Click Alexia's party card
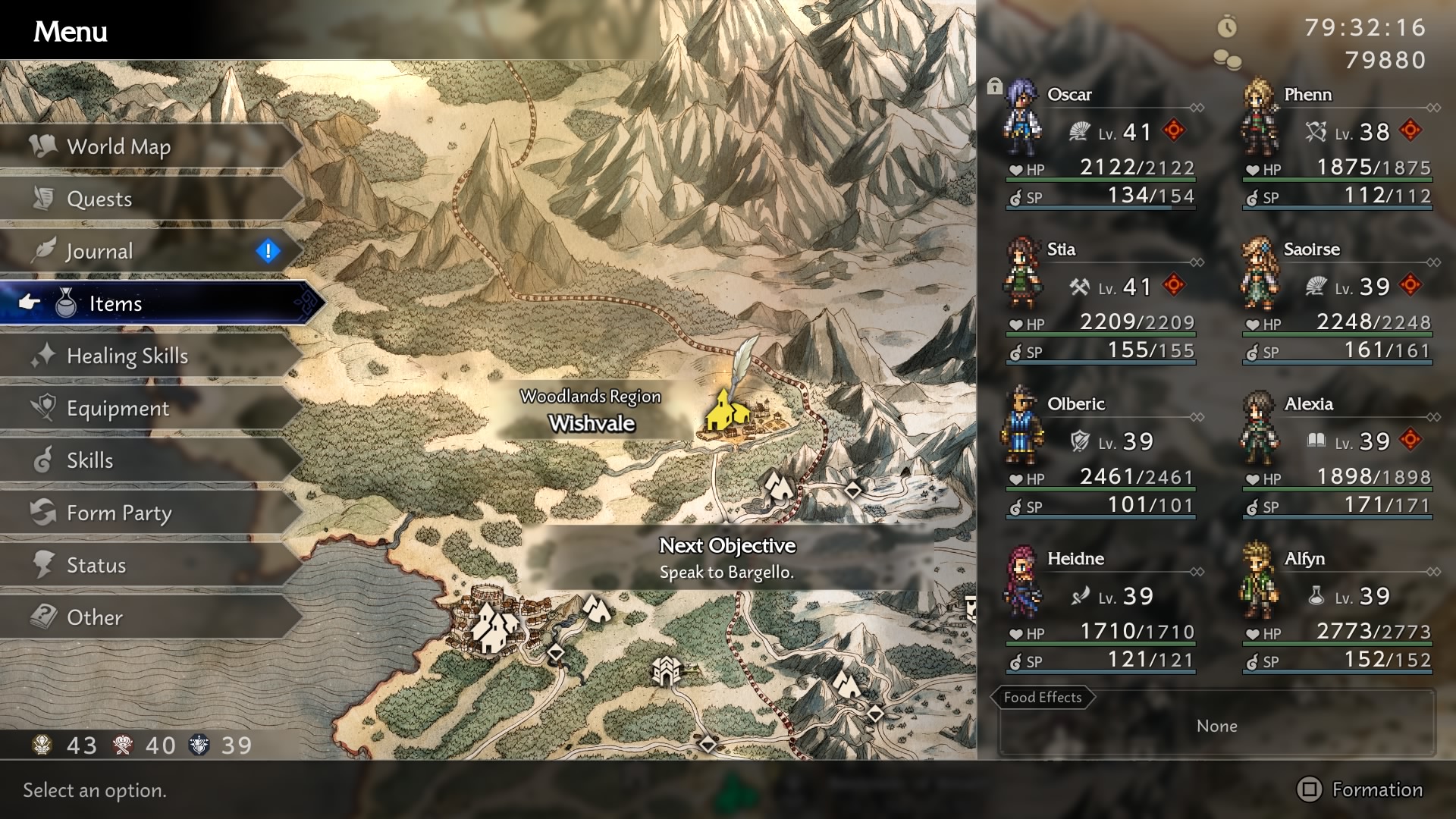Image resolution: width=1456 pixels, height=819 pixels. 1336,453
